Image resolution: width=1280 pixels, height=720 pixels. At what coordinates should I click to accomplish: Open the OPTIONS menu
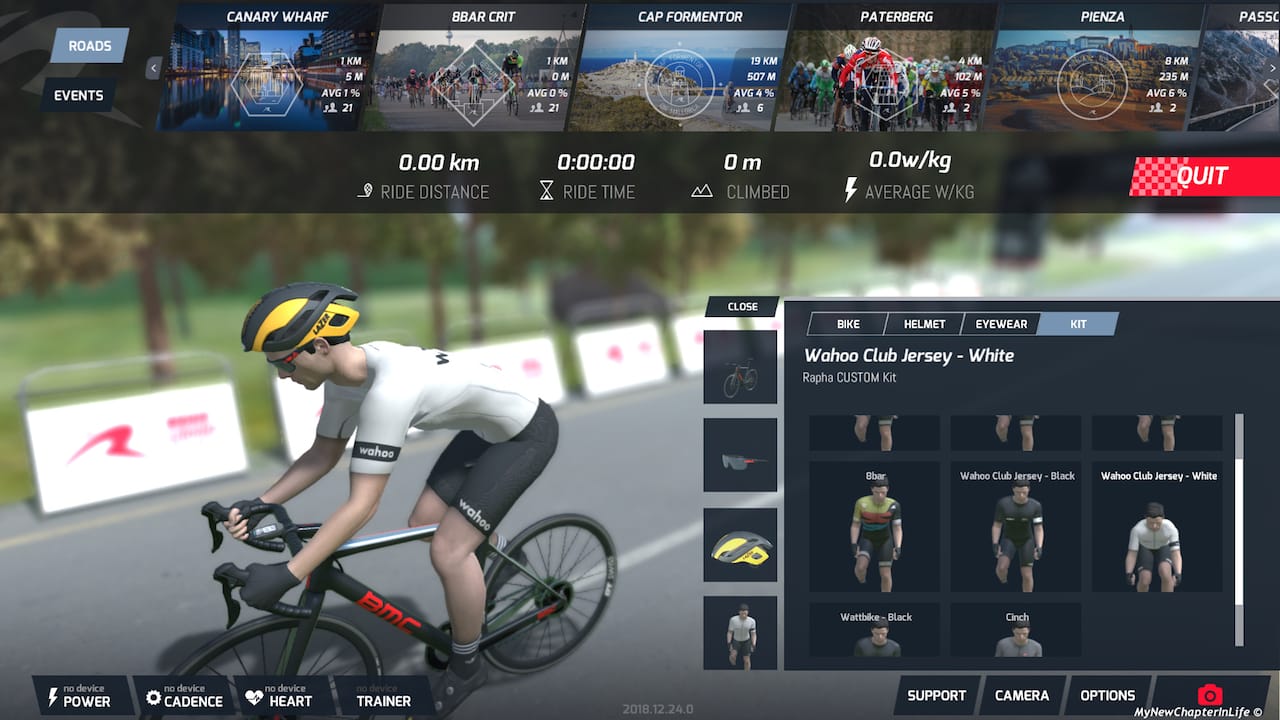pyautogui.click(x=1107, y=694)
